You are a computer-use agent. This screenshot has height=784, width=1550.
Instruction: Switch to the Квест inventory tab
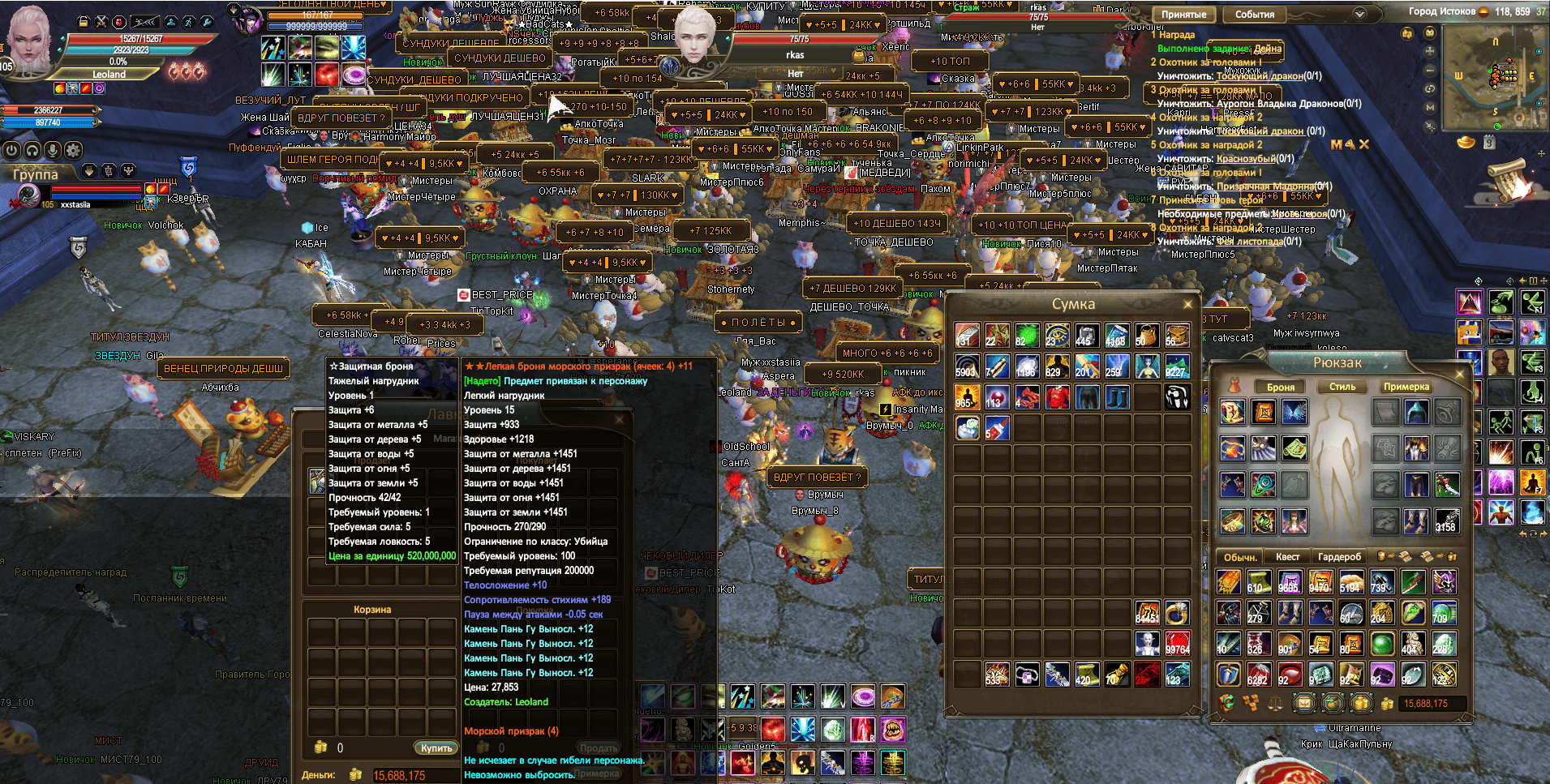tap(1289, 556)
